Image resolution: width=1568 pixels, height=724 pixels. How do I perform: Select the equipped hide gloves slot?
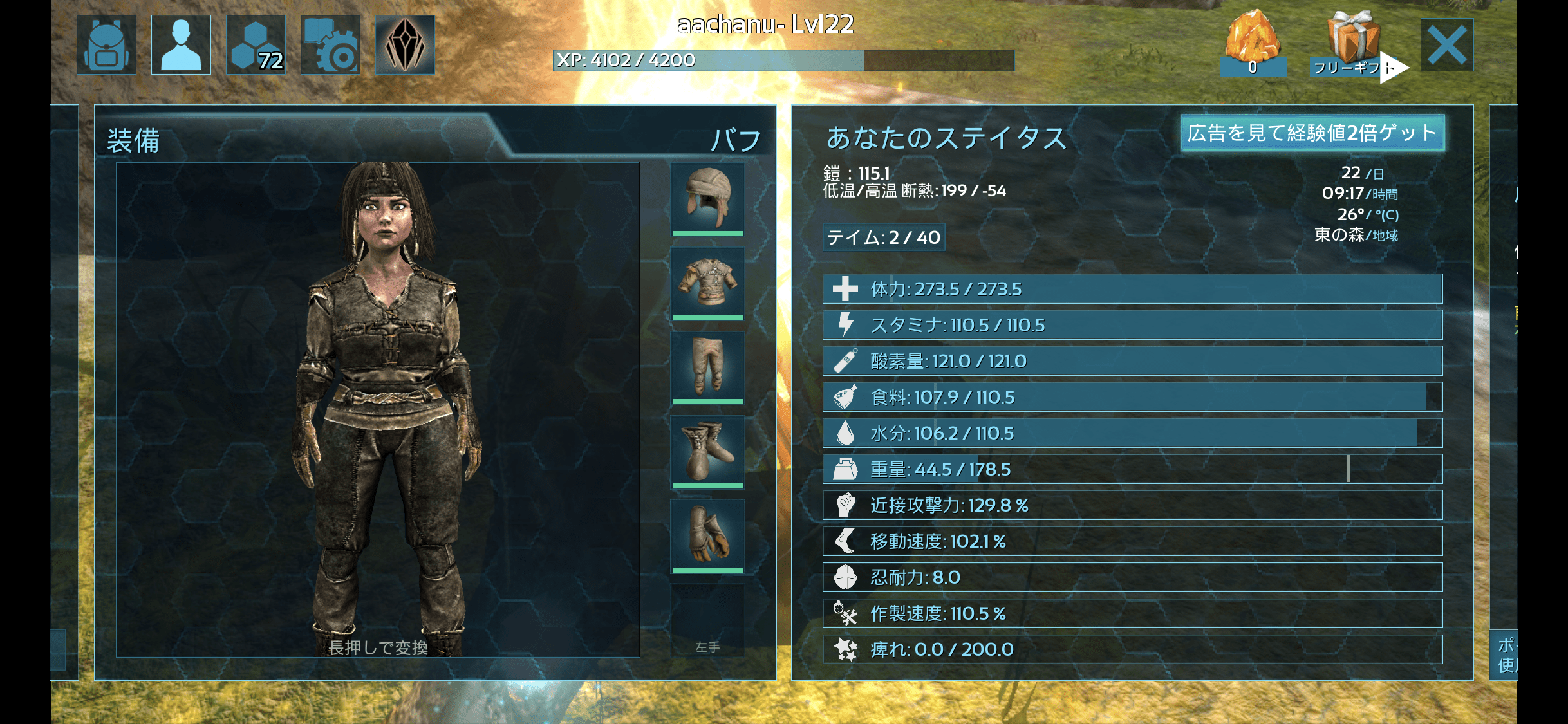pos(707,535)
